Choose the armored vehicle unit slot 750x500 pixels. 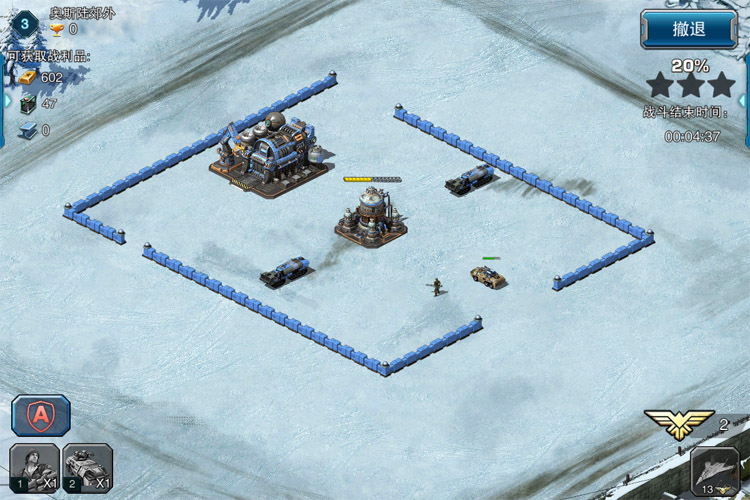pyautogui.click(x=88, y=468)
